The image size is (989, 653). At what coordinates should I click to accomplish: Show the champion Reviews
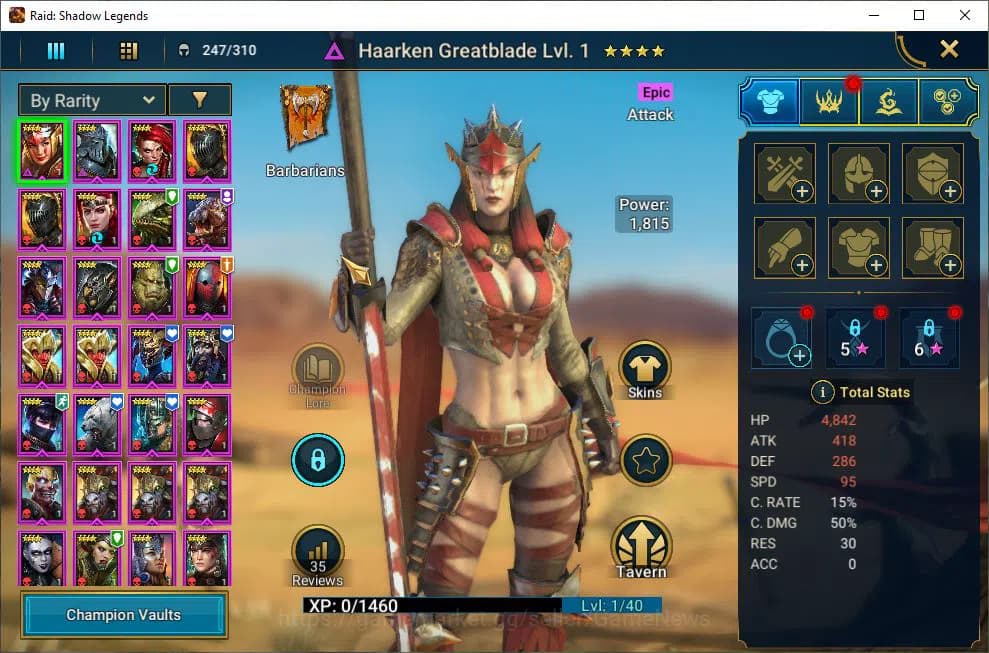tap(317, 556)
